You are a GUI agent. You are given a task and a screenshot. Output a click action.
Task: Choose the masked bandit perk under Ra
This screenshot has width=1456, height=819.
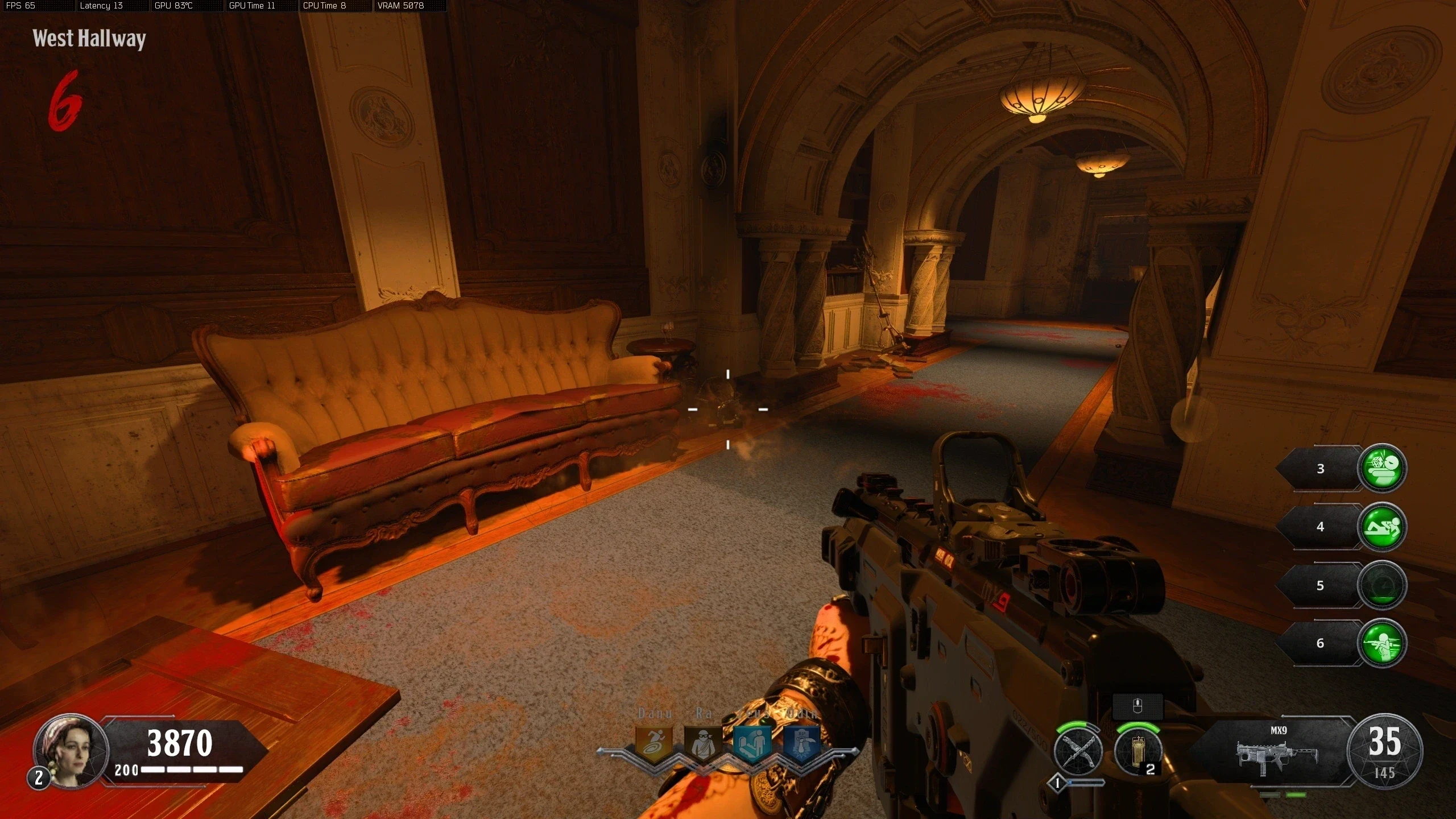coord(703,743)
